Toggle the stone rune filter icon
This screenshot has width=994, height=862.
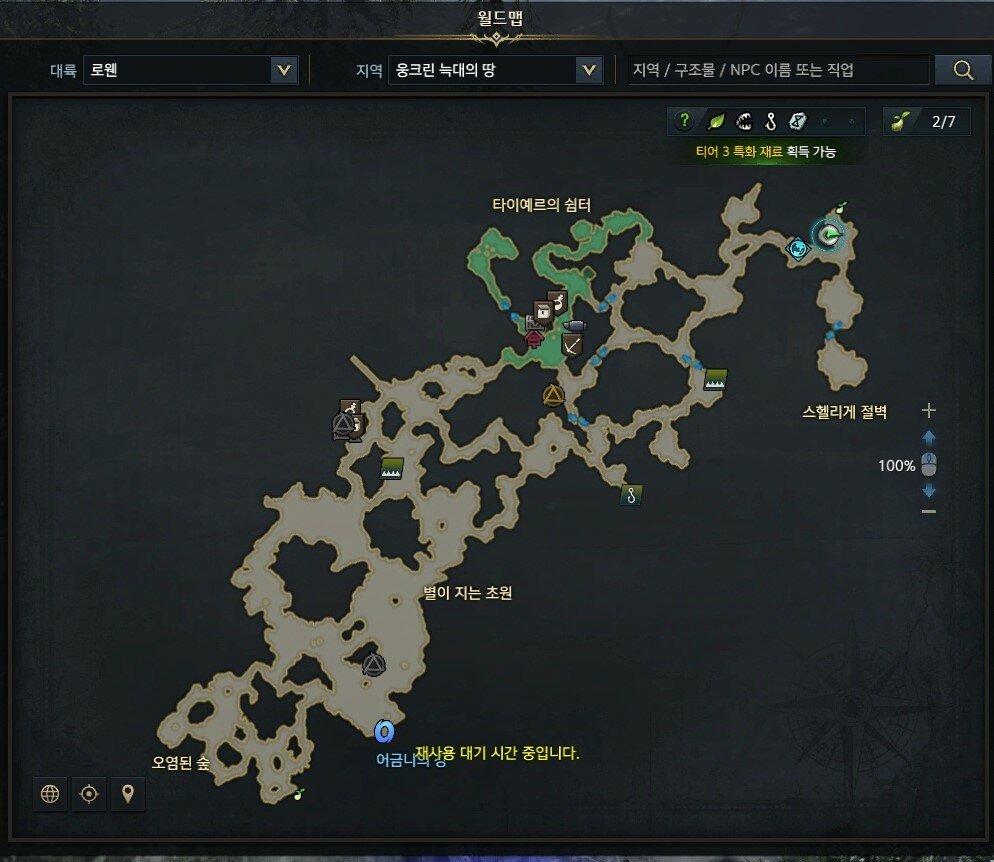[797, 122]
